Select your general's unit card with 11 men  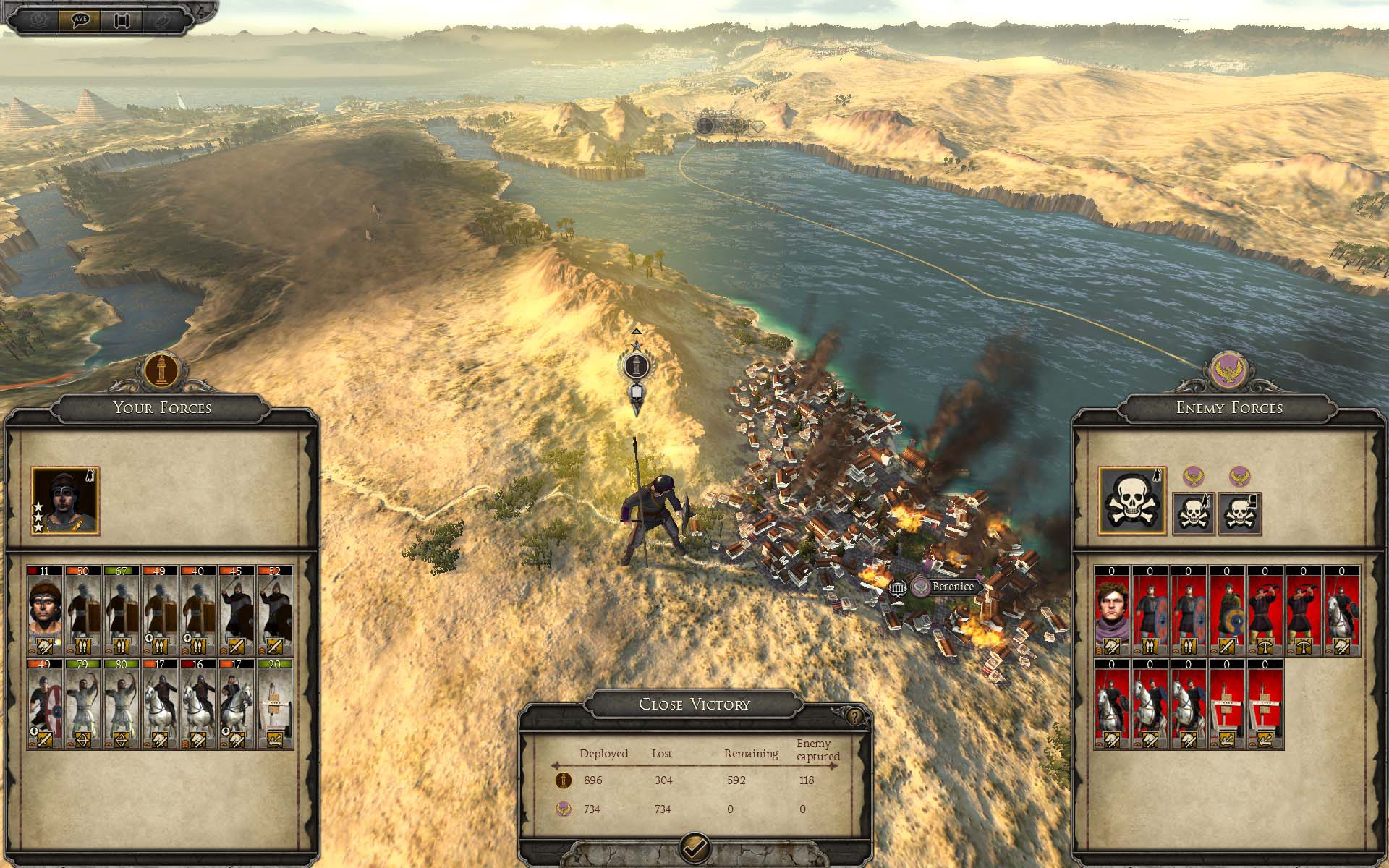45,610
